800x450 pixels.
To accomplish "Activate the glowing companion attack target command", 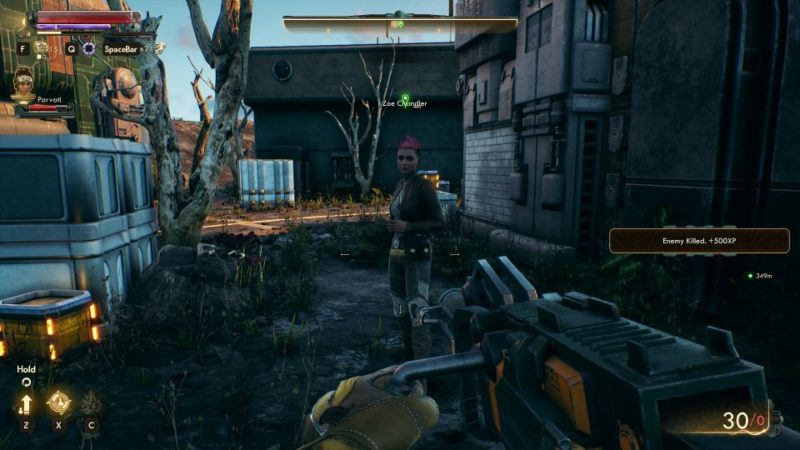I will point(58,403).
